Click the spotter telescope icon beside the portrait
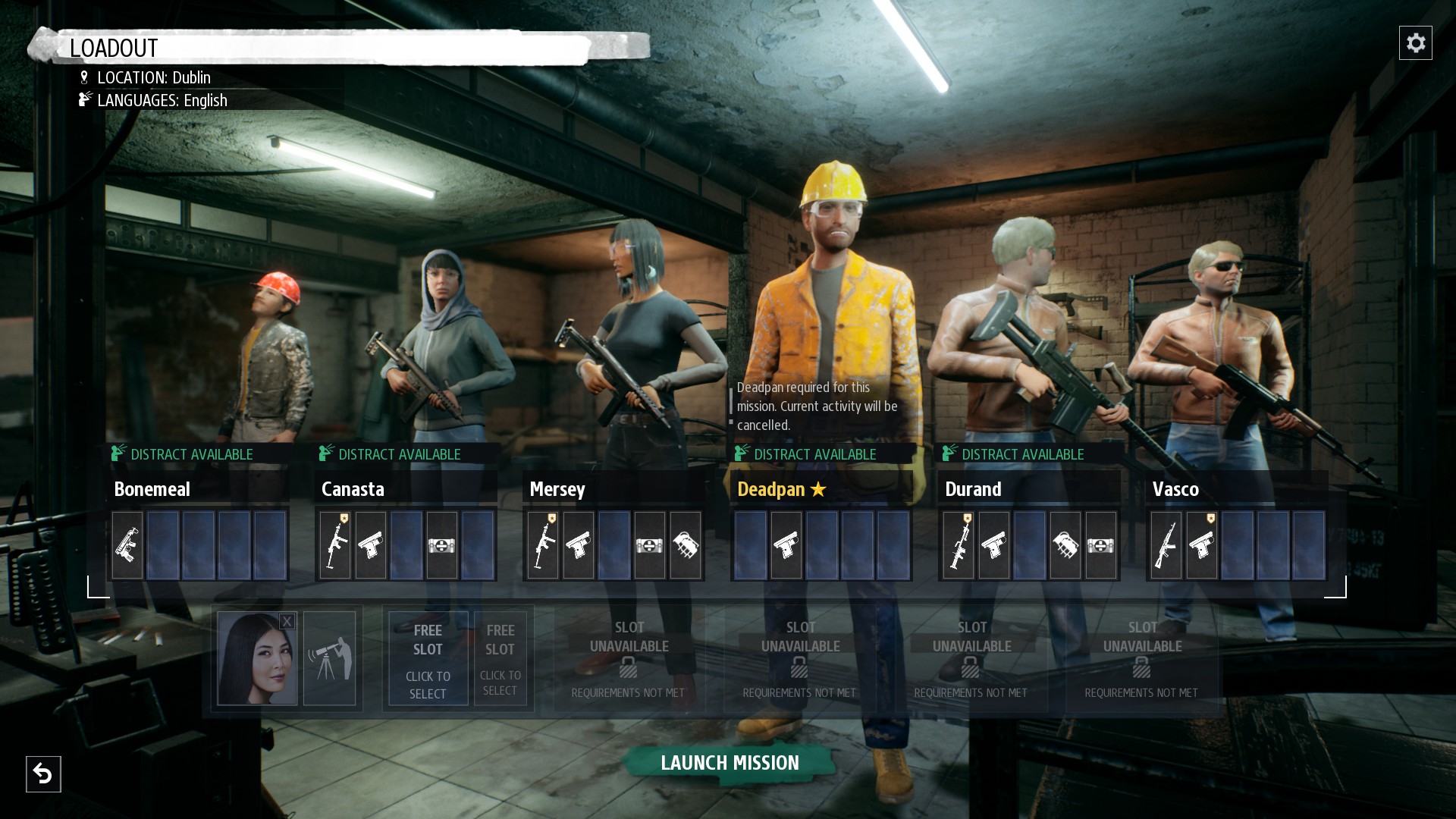Image resolution: width=1456 pixels, height=819 pixels. (x=331, y=658)
